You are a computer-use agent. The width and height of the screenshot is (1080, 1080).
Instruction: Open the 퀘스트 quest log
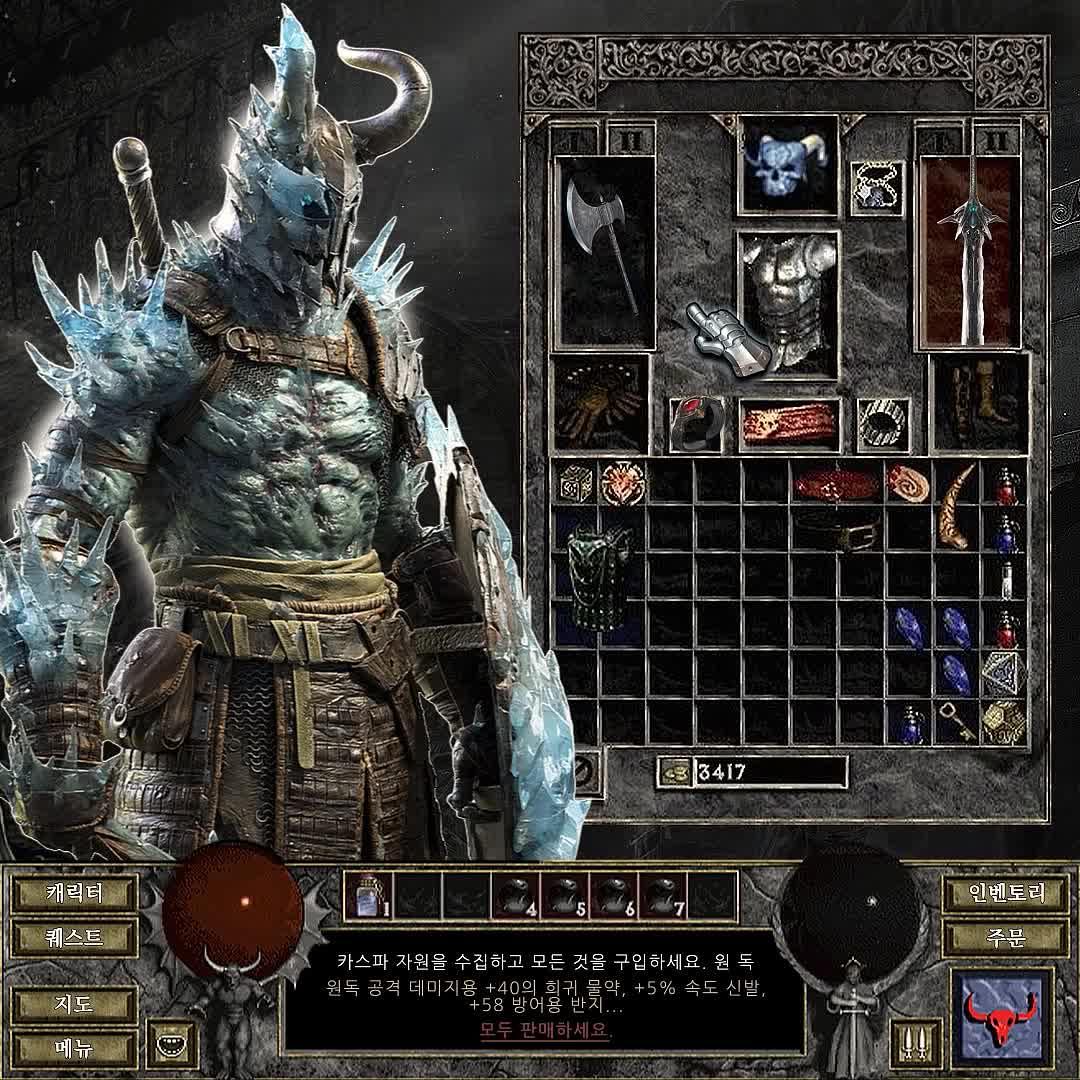[x=75, y=938]
